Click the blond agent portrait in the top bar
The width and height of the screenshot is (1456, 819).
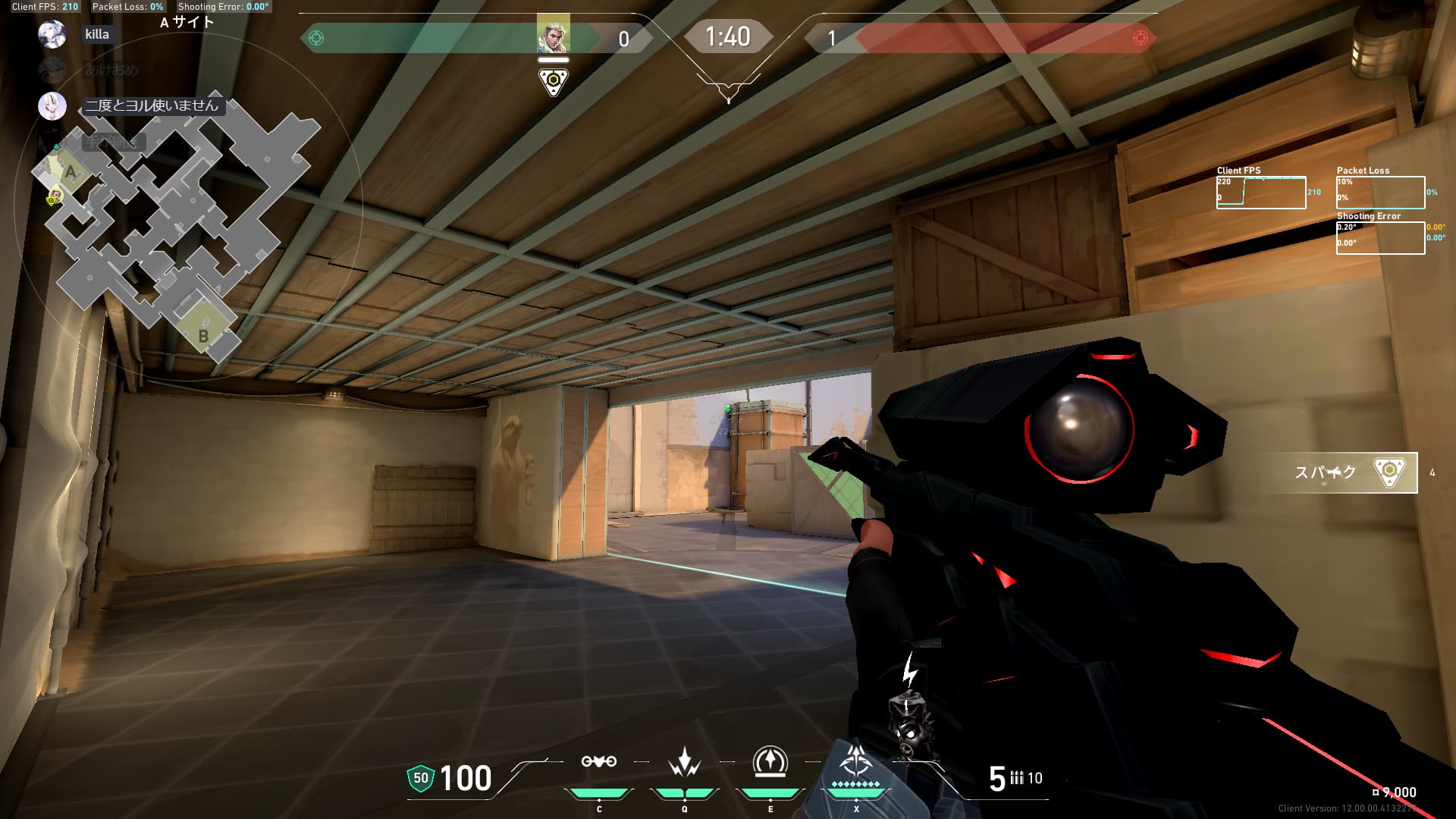coord(553,34)
